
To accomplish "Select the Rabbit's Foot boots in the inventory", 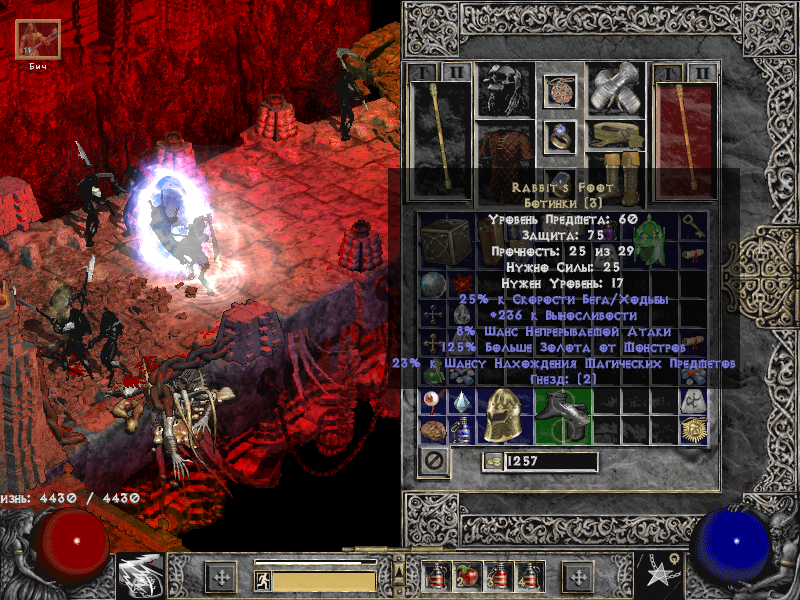I will [x=563, y=414].
